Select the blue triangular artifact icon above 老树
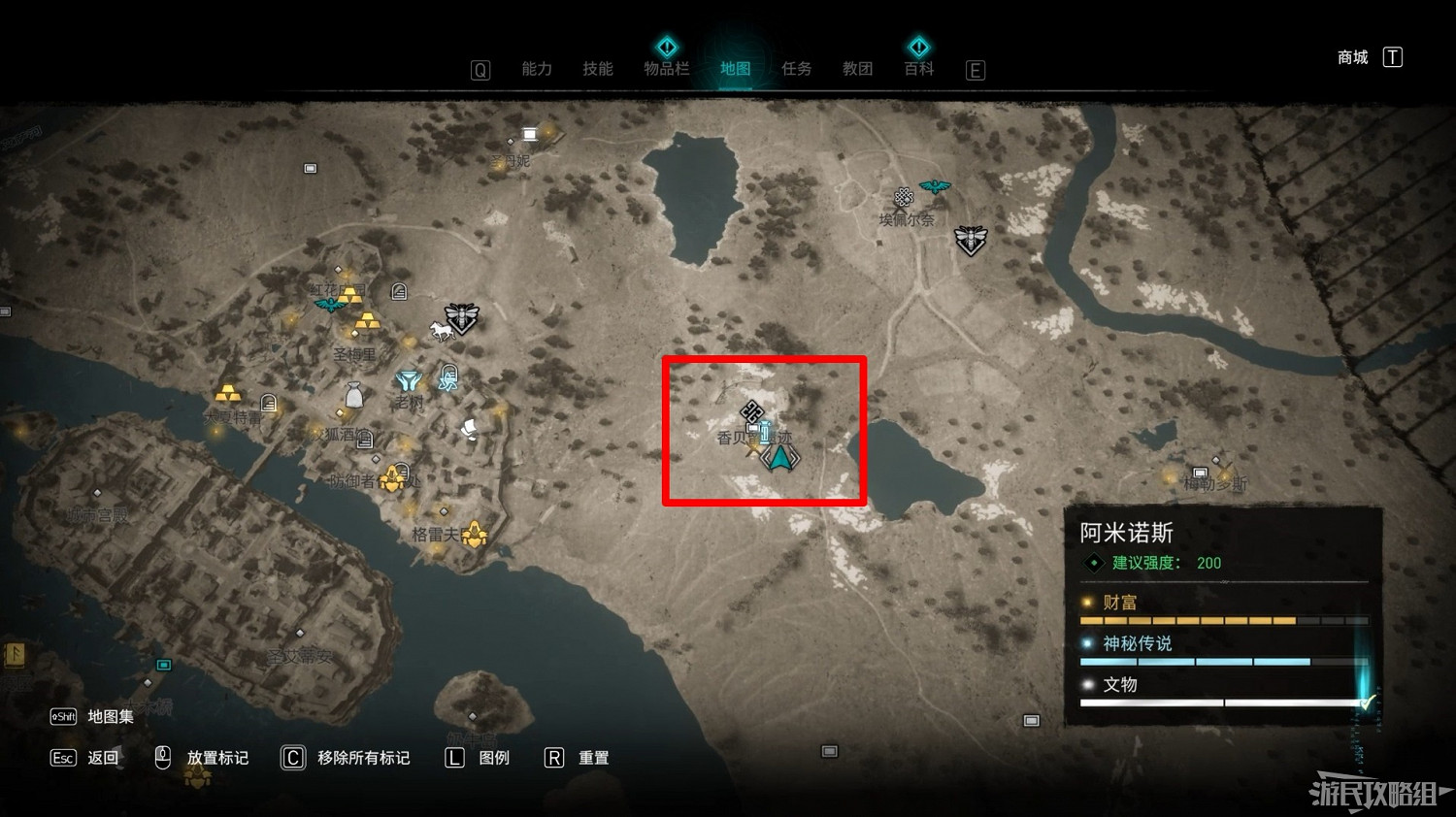This screenshot has width=1456, height=817. pos(407,377)
